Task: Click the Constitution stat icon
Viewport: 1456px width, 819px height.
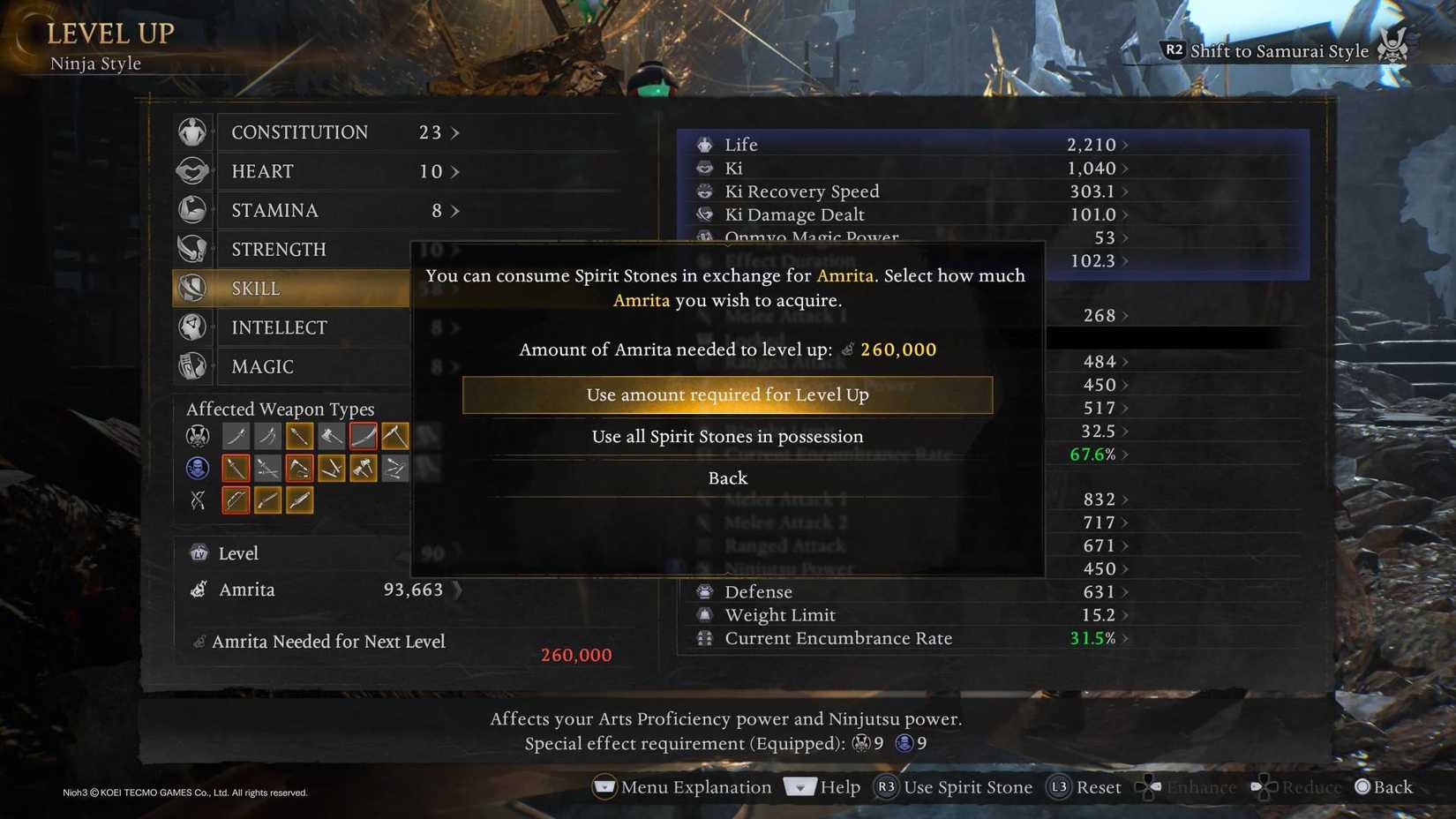Action: point(193,131)
